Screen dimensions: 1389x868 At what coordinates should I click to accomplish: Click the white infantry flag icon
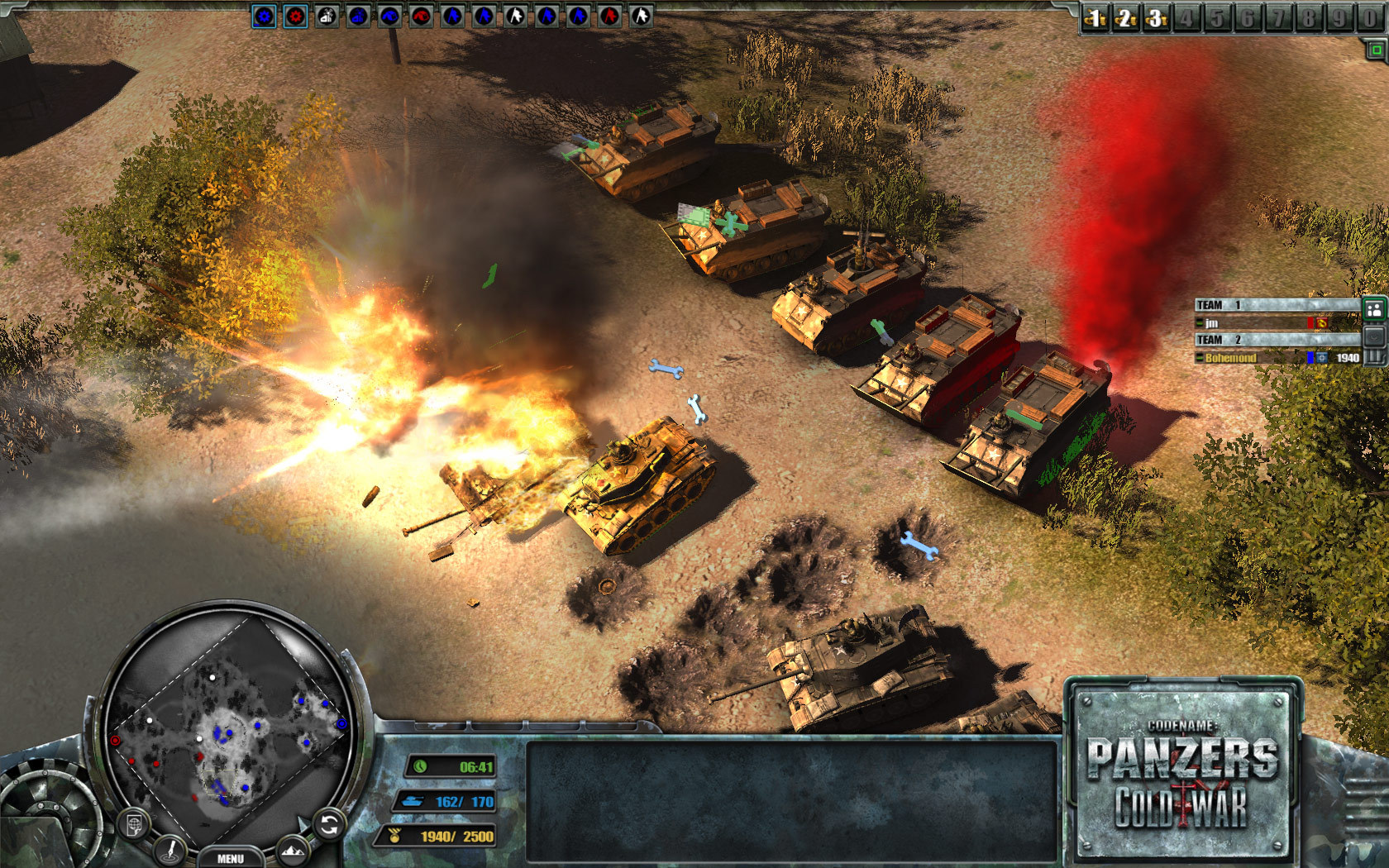515,16
